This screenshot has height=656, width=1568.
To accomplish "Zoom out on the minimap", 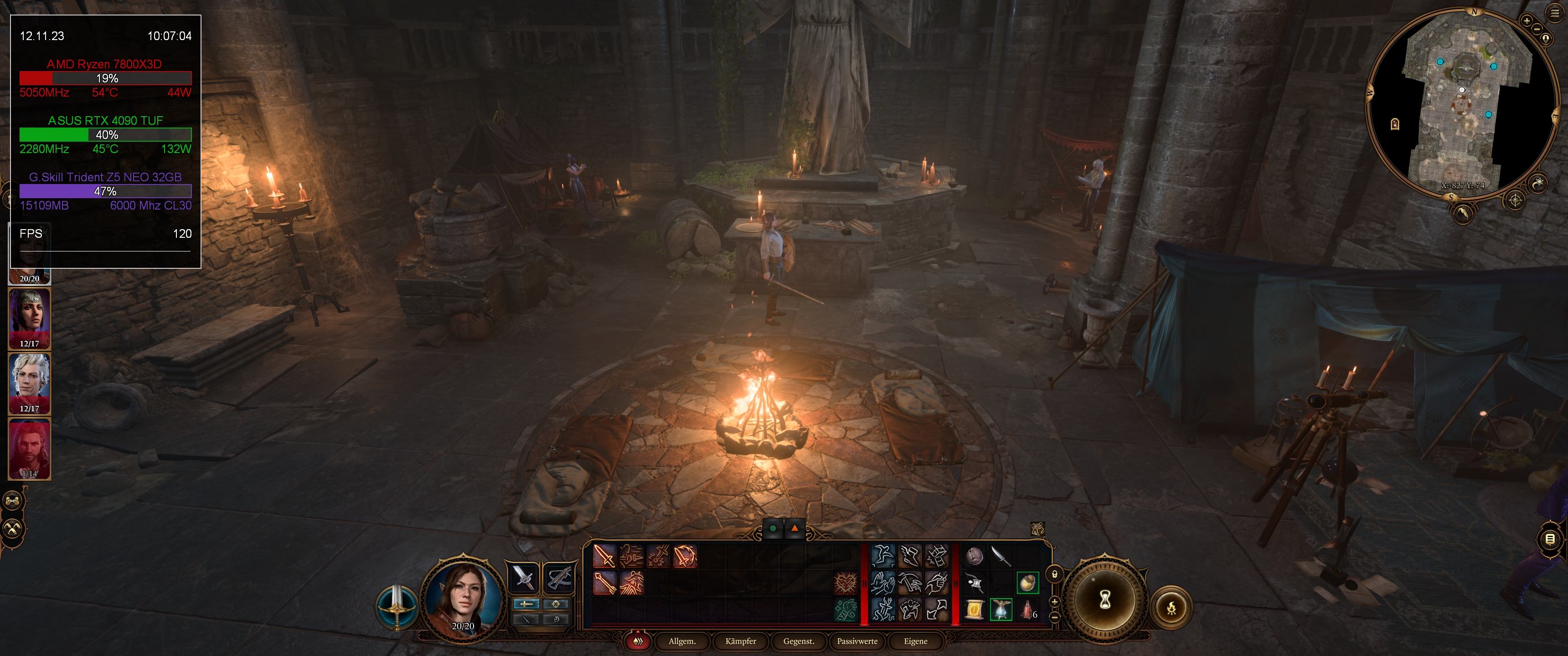I will (x=1537, y=29).
